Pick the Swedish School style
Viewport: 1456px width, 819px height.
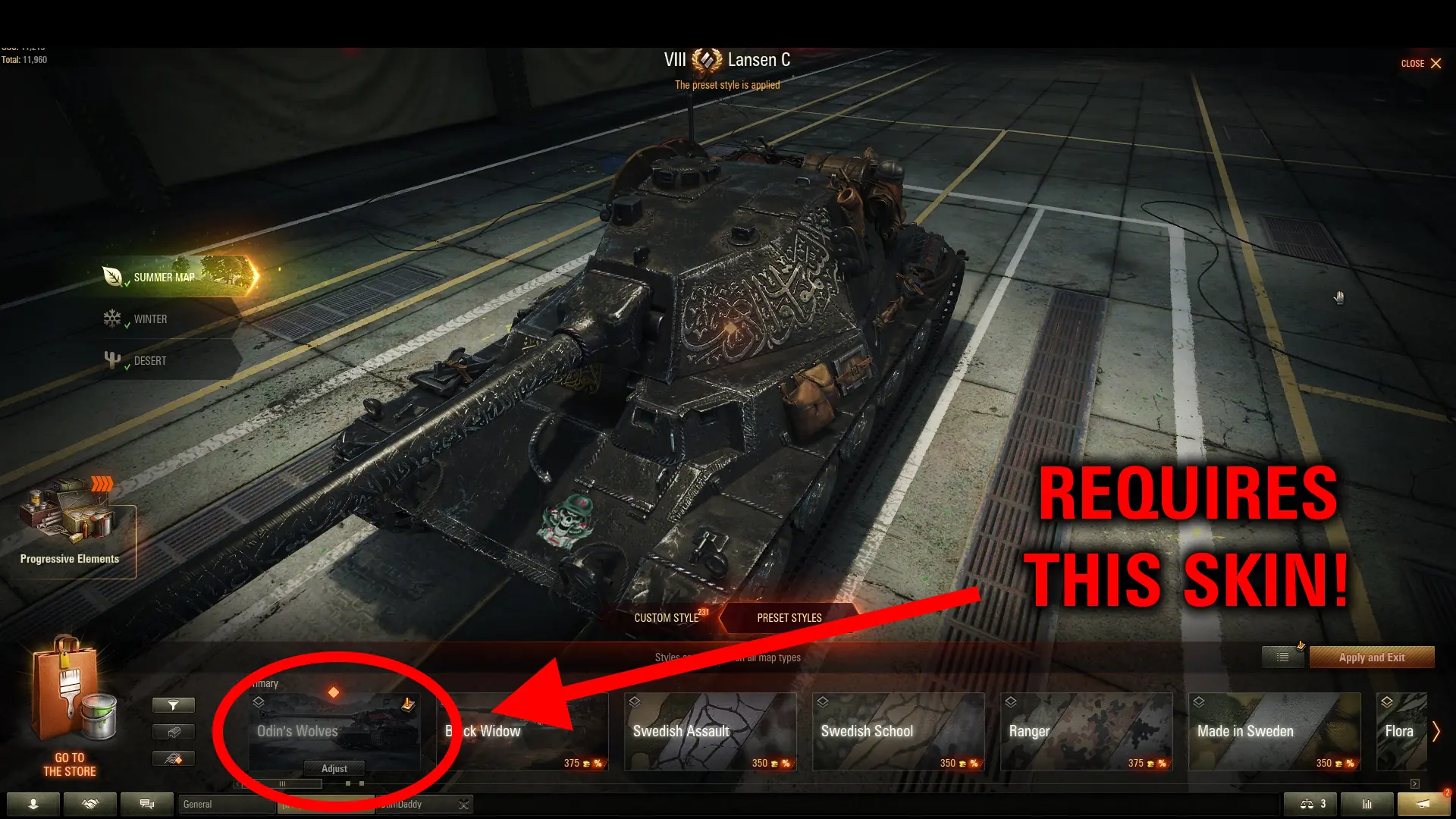(x=898, y=731)
